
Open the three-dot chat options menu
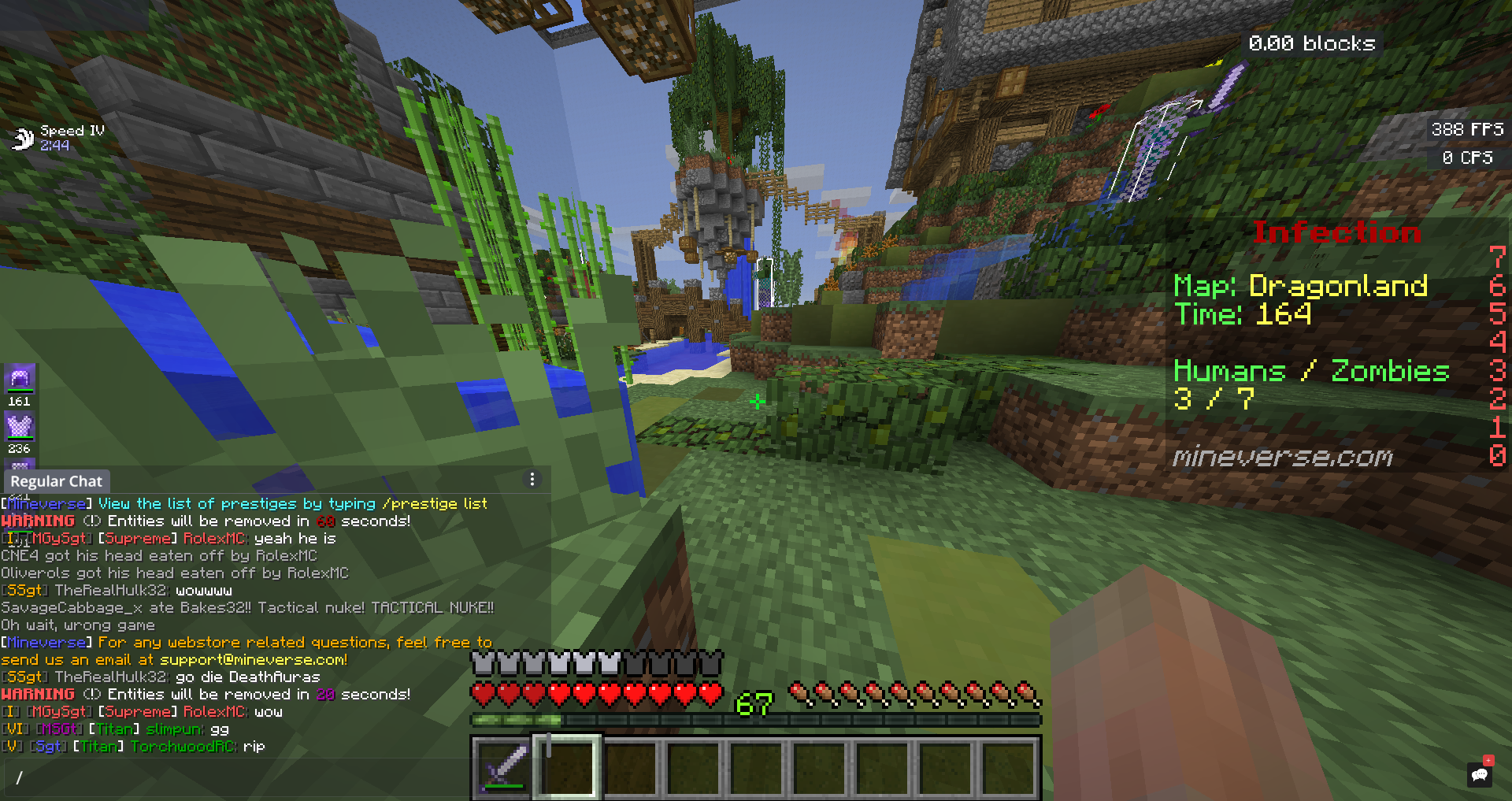pos(532,480)
